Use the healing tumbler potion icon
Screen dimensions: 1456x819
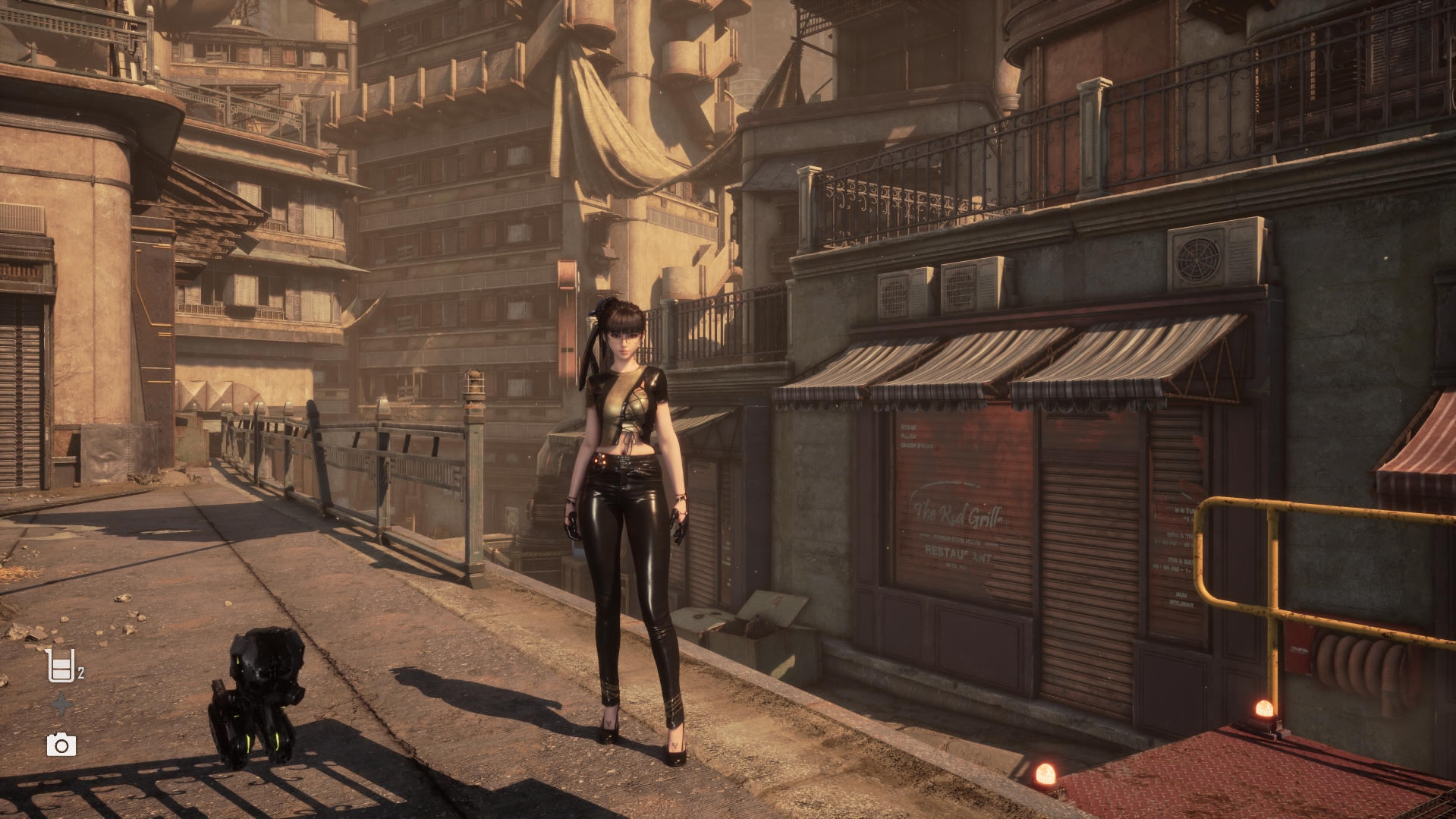pyautogui.click(x=61, y=666)
